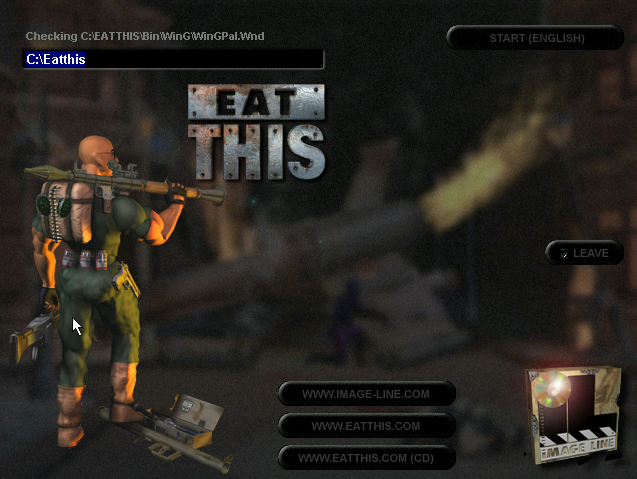Visit the WWW.EATTHIS.COM website link

(x=366, y=426)
